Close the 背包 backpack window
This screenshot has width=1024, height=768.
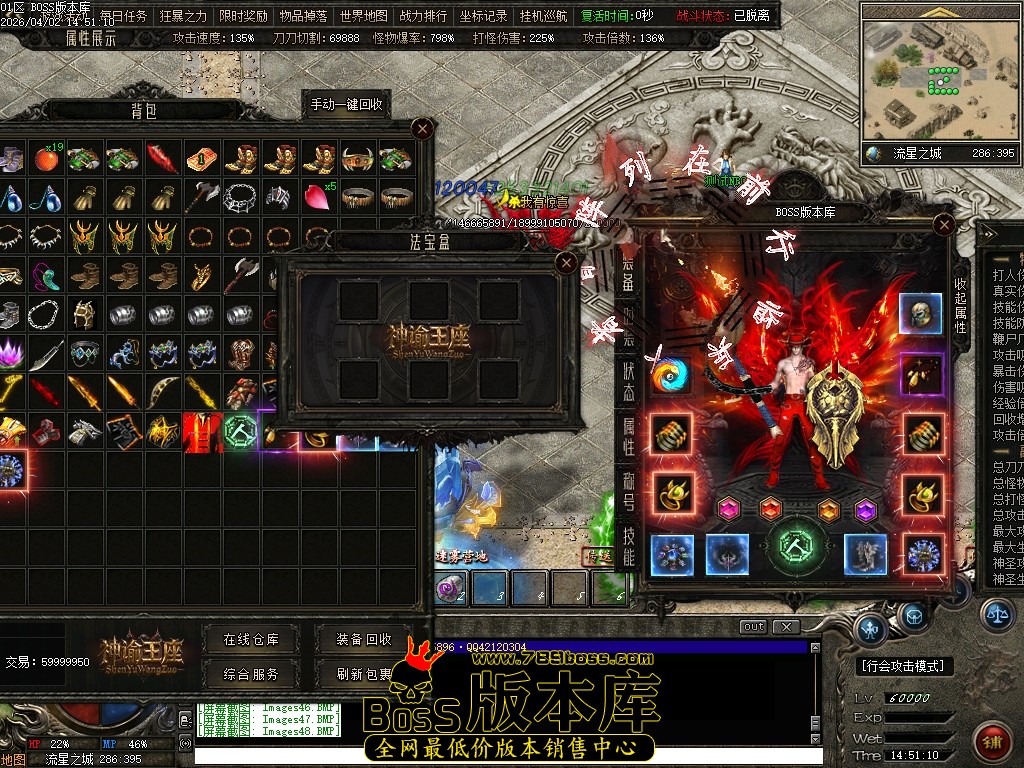(423, 128)
